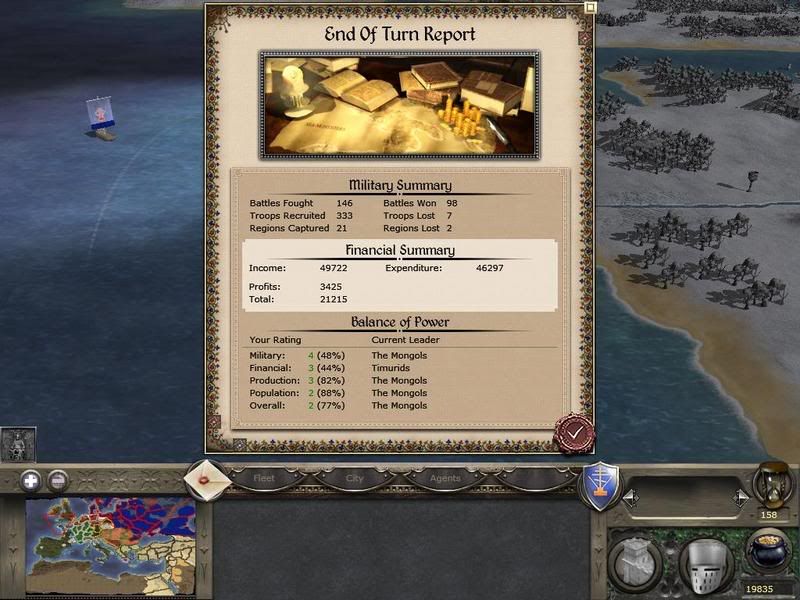The width and height of the screenshot is (800, 600).
Task: Zoom out the minimap with the minus button
Action: (58, 480)
